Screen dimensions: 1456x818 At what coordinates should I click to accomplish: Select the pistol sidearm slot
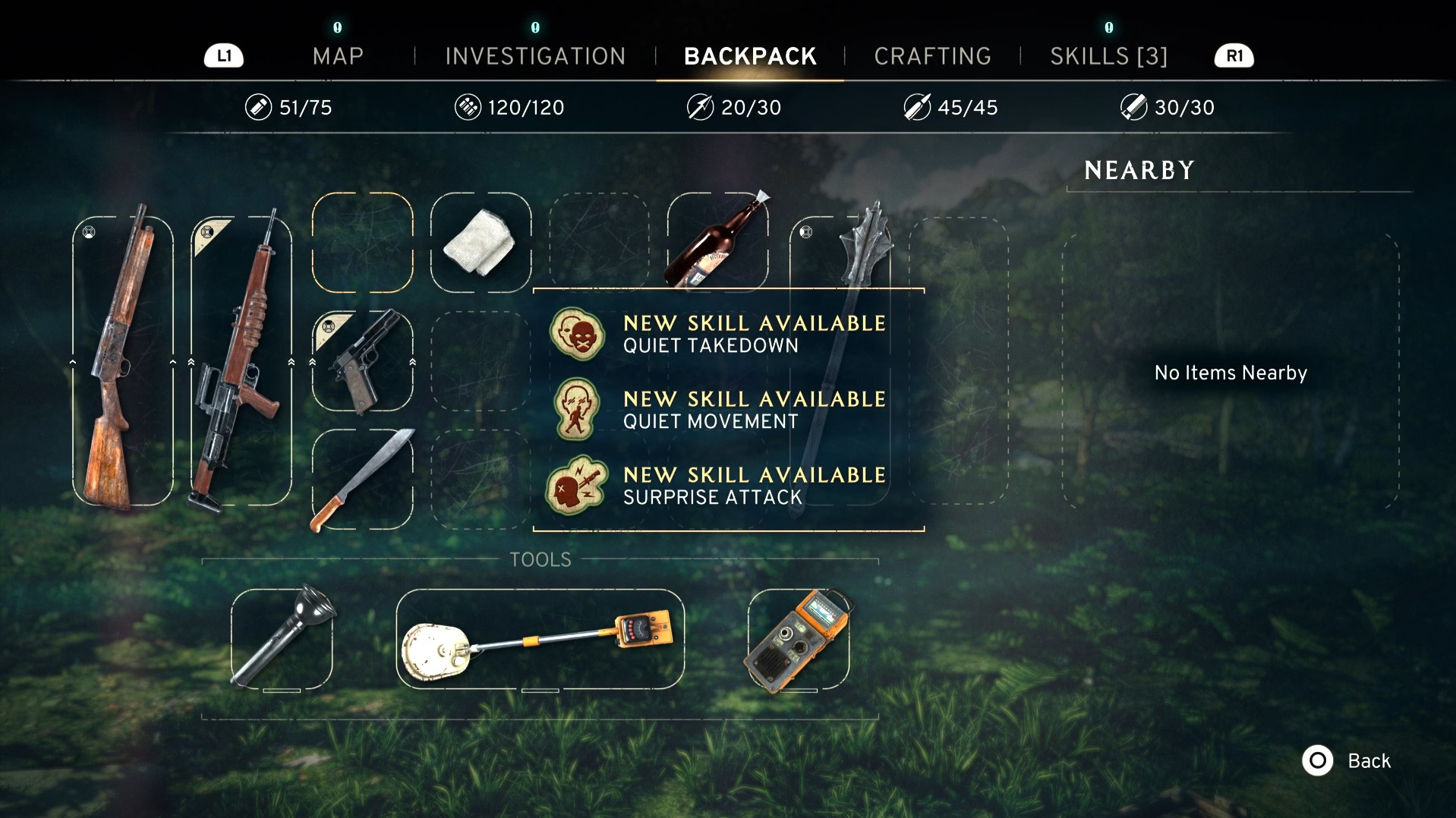363,361
